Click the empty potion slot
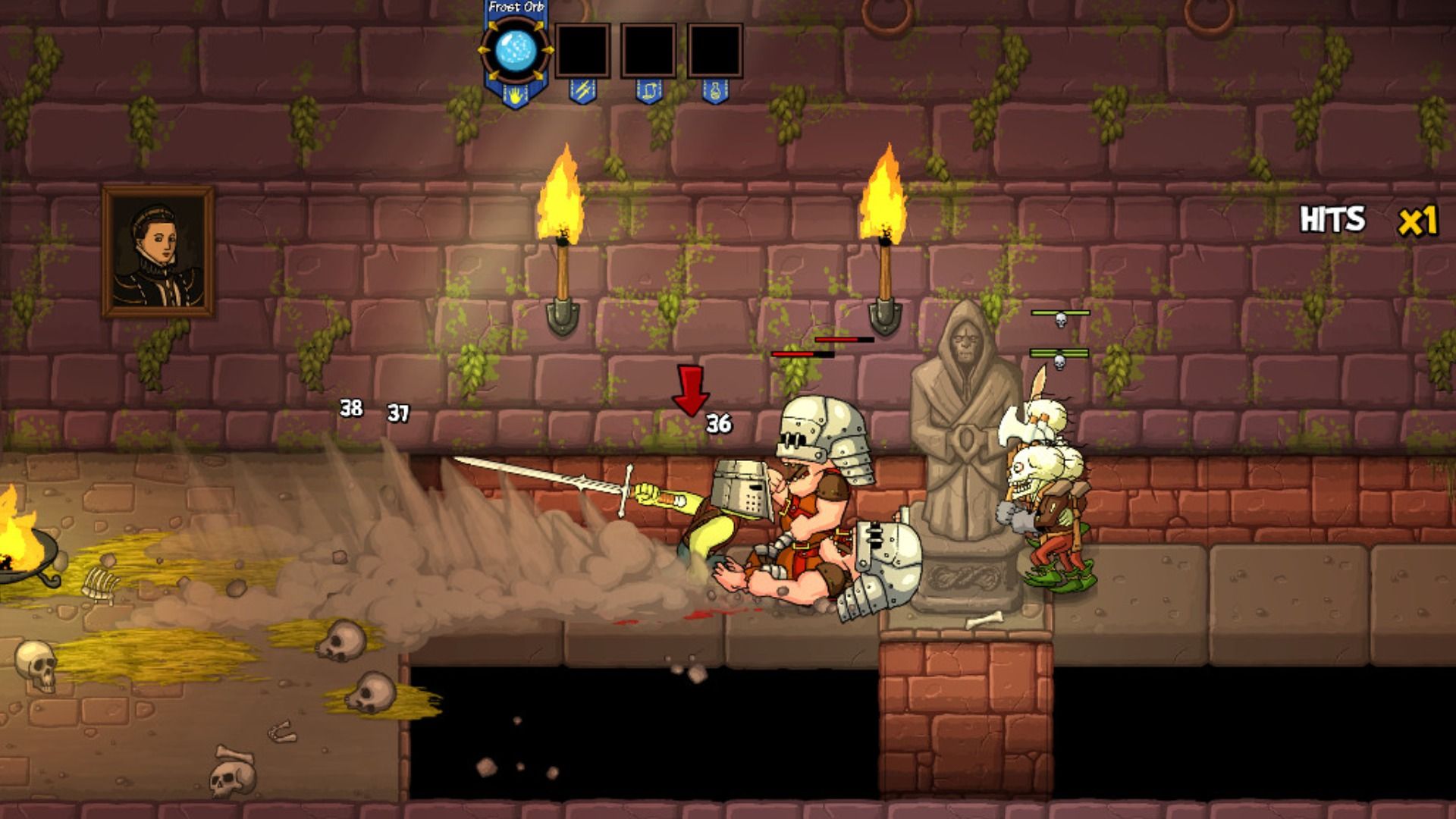 point(714,51)
